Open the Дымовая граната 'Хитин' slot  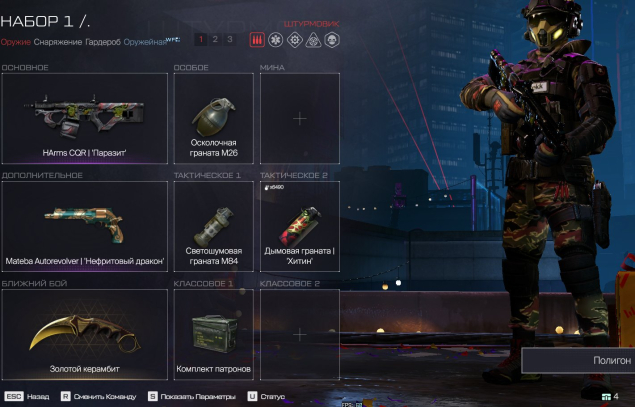coord(299,227)
